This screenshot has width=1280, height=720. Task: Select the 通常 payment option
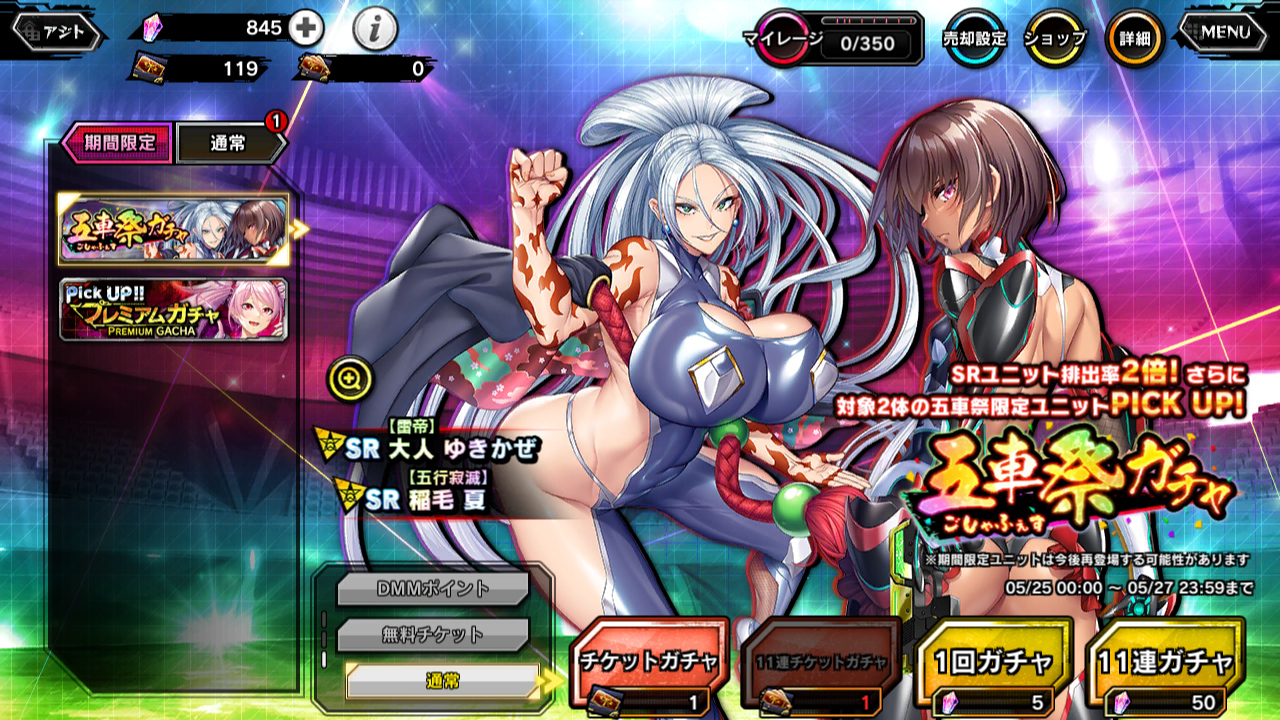click(x=442, y=681)
